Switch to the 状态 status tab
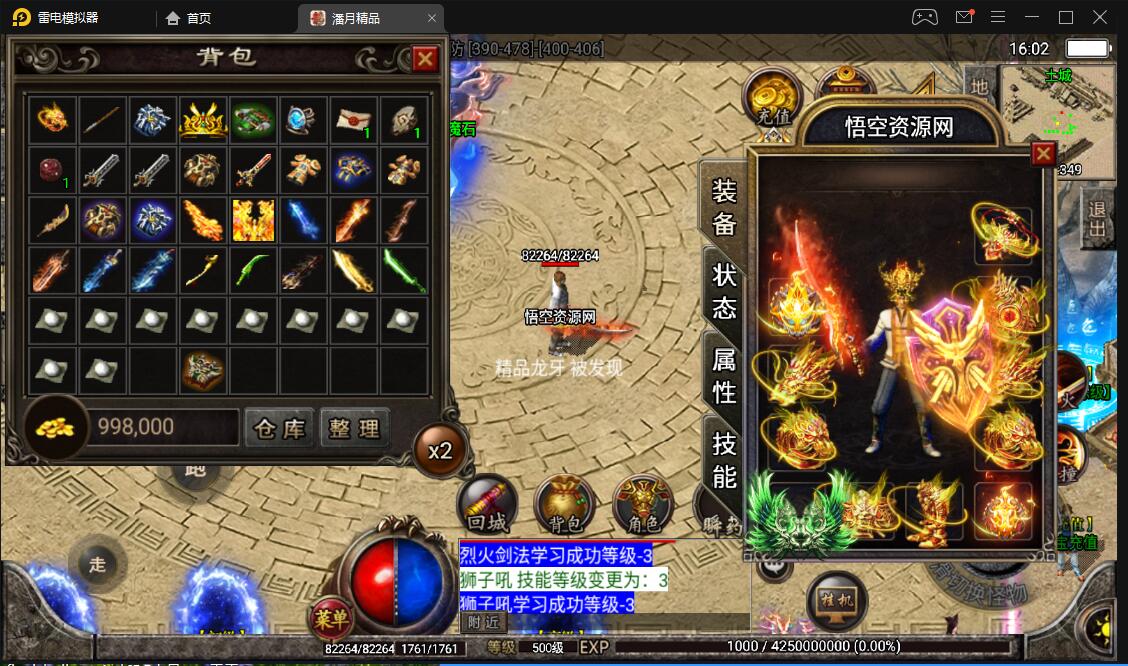 click(724, 290)
